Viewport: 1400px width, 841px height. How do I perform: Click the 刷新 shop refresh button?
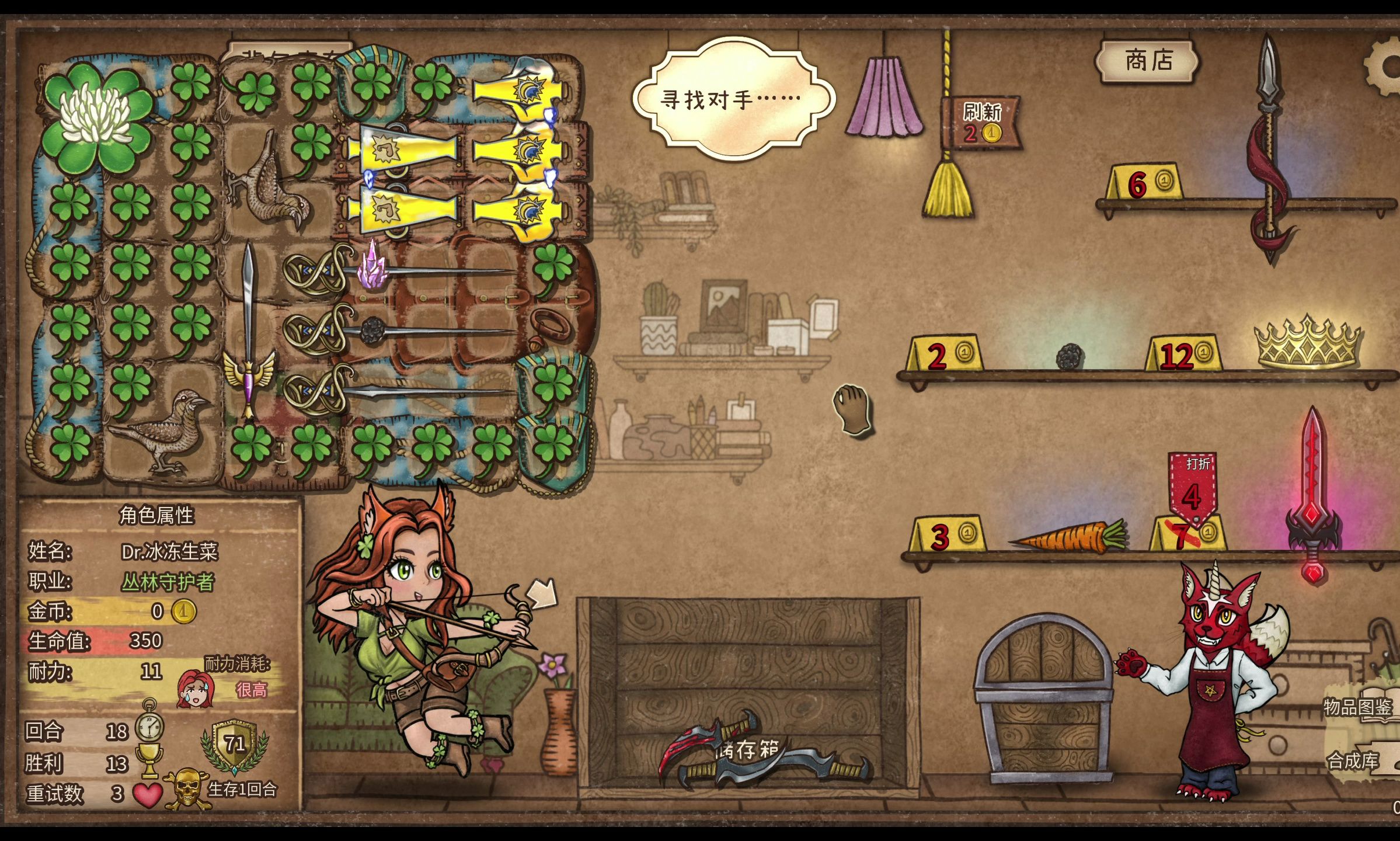tap(982, 122)
